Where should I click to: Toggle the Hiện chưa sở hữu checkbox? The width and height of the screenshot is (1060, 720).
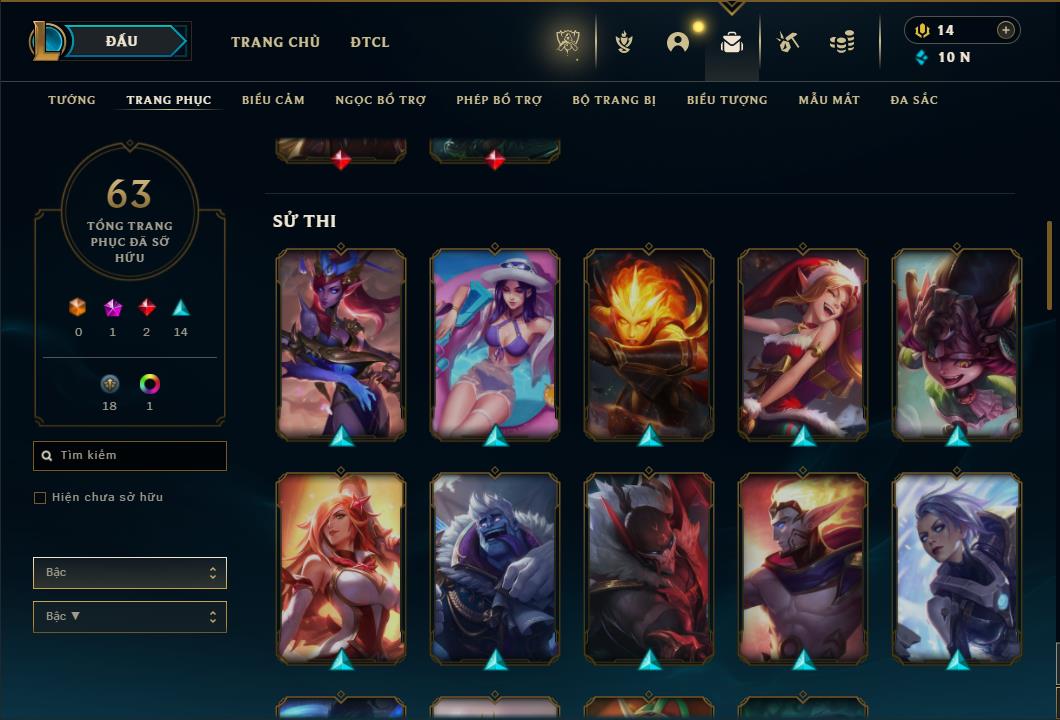(x=40, y=498)
